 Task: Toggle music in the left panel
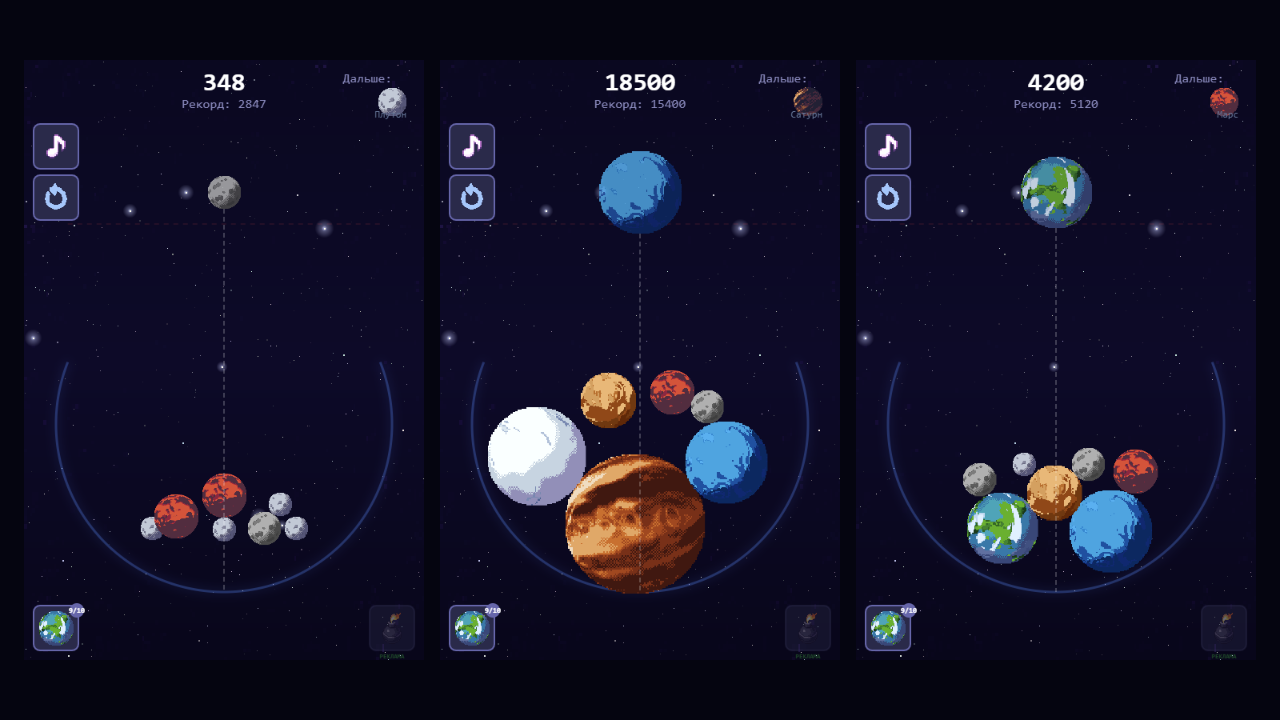tap(55, 146)
